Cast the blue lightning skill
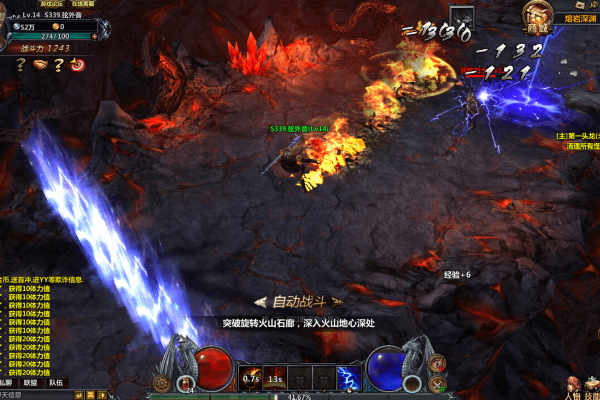This screenshot has height=400, width=600. [348, 377]
